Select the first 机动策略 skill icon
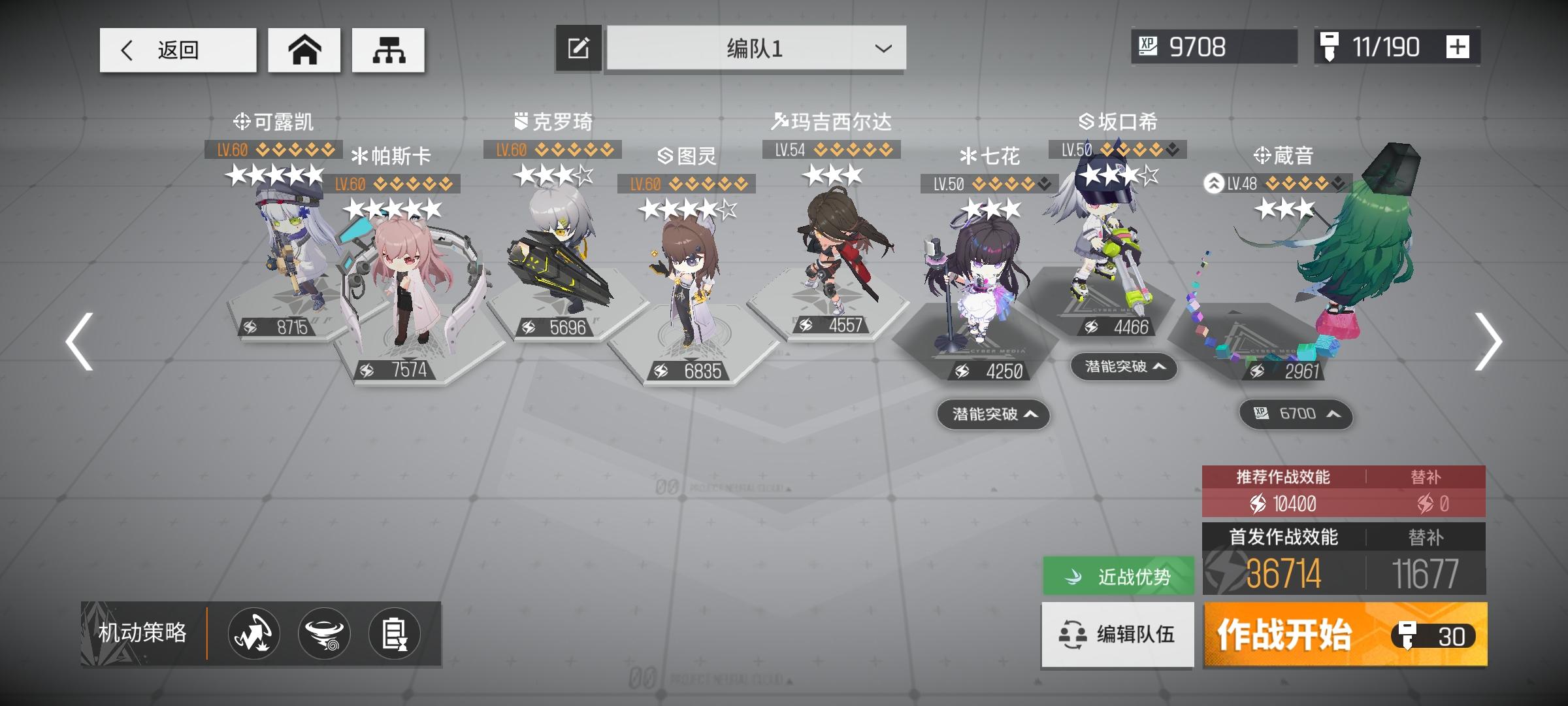 [254, 633]
